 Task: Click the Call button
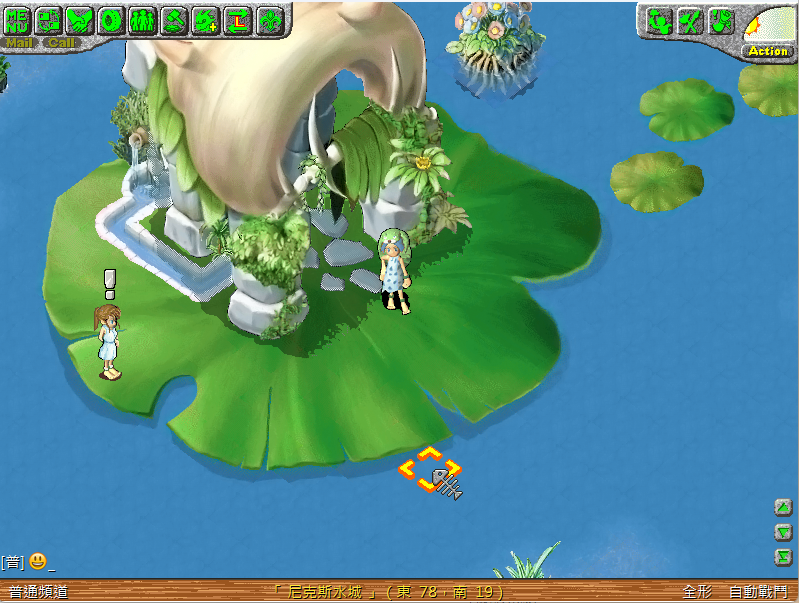60,43
